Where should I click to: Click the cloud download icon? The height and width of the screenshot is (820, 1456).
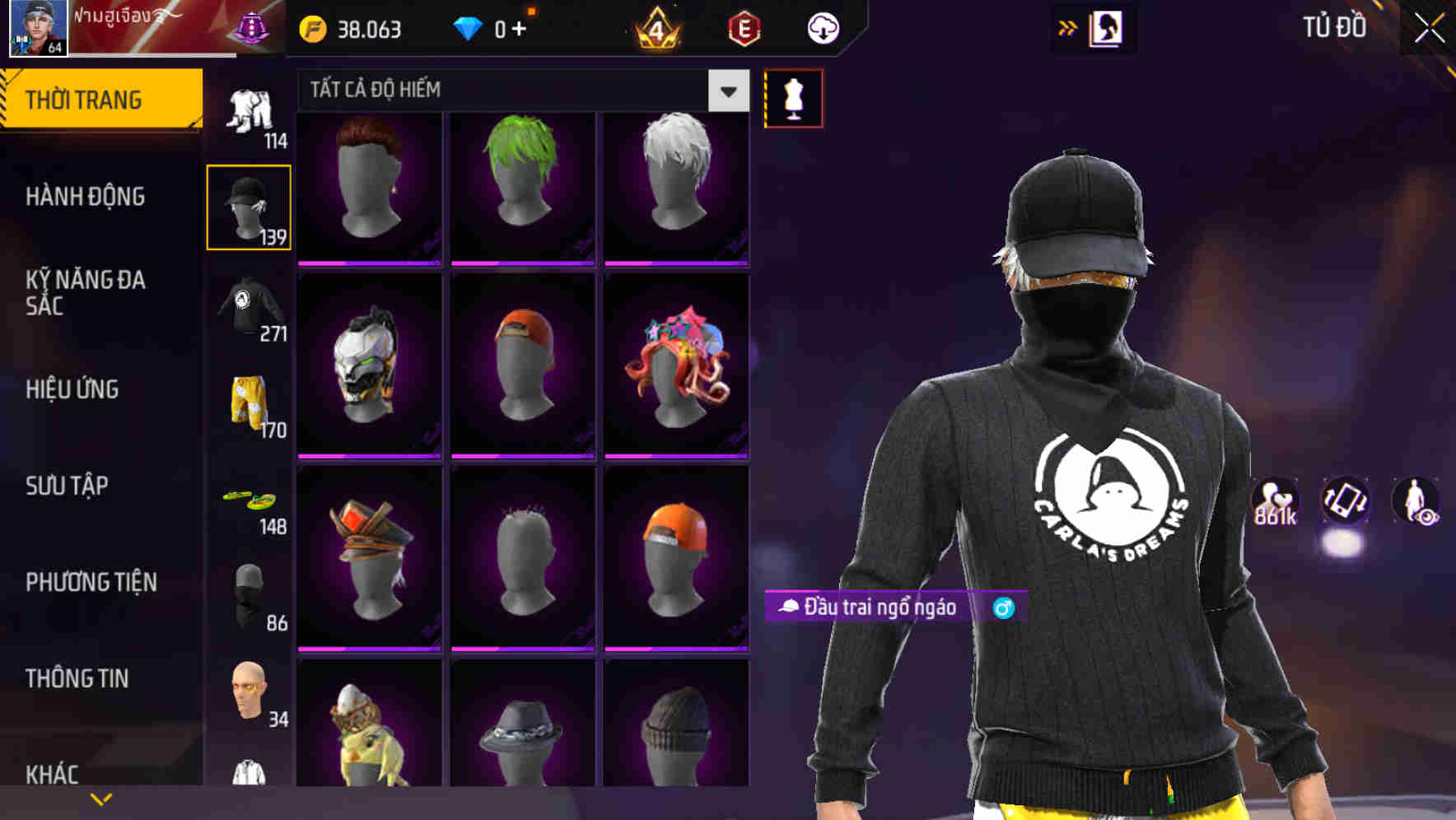(821, 28)
